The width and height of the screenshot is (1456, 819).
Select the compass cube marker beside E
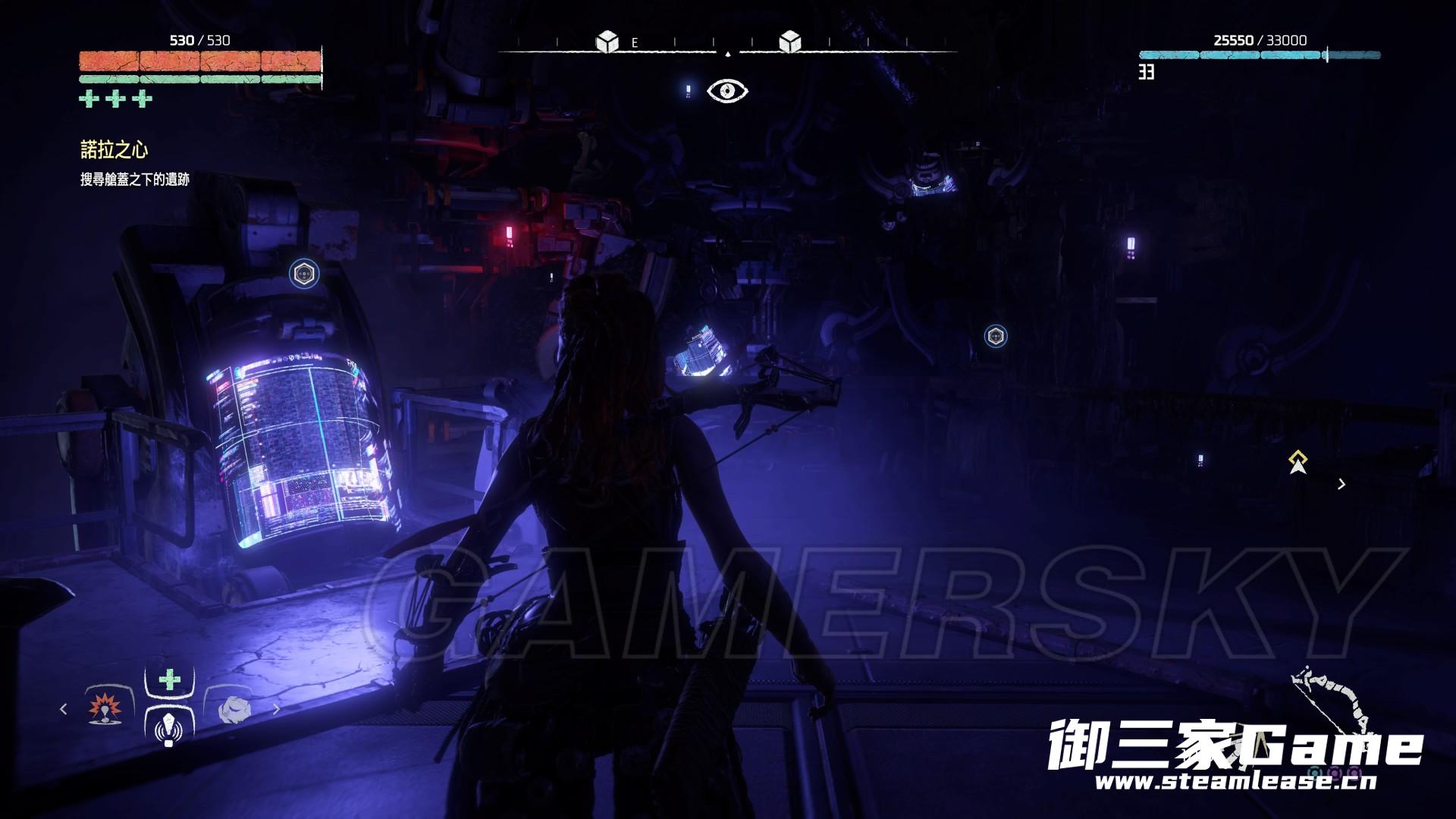pyautogui.click(x=607, y=42)
